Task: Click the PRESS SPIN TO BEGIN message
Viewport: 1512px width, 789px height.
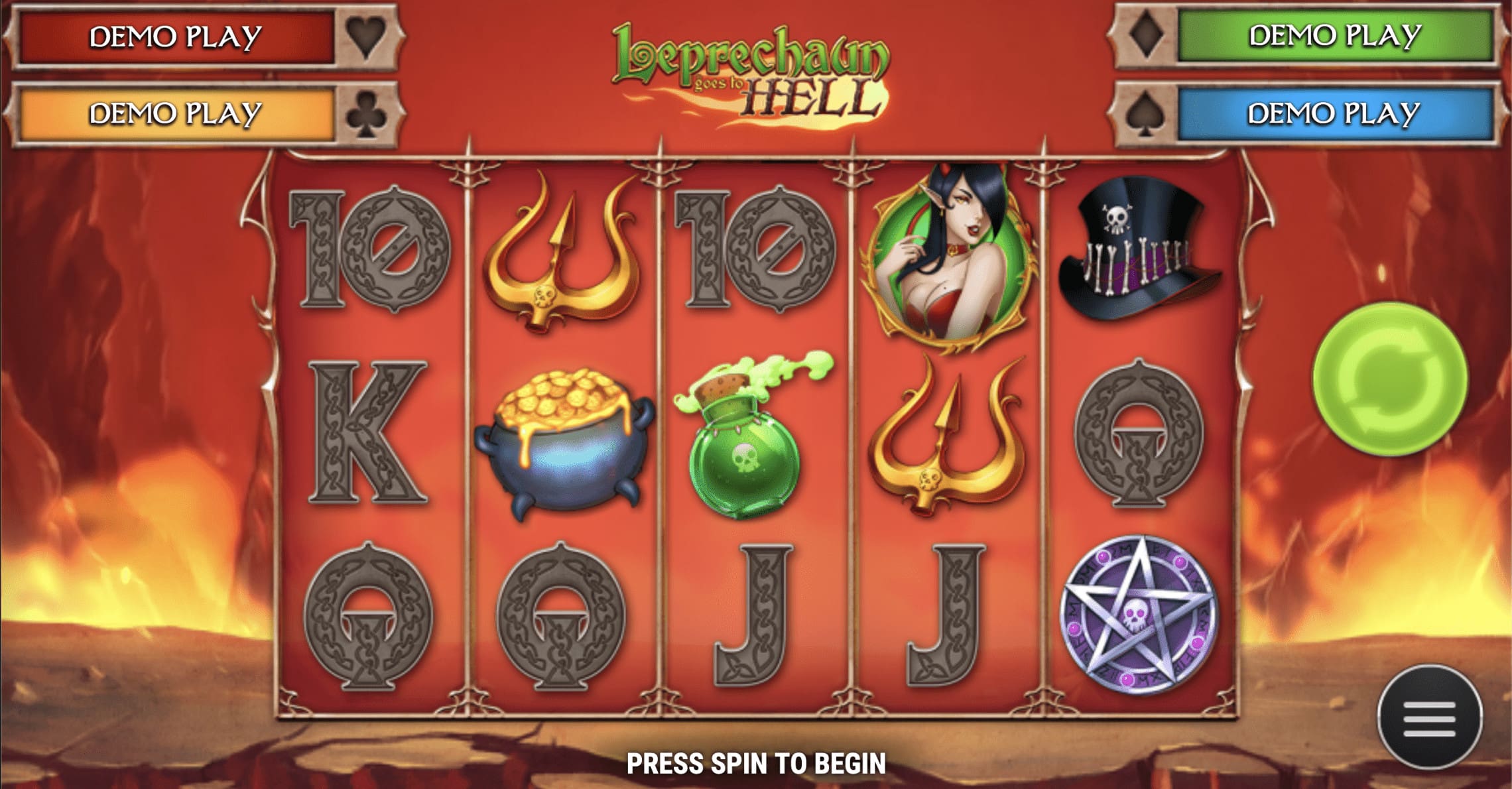Action: tap(756, 761)
